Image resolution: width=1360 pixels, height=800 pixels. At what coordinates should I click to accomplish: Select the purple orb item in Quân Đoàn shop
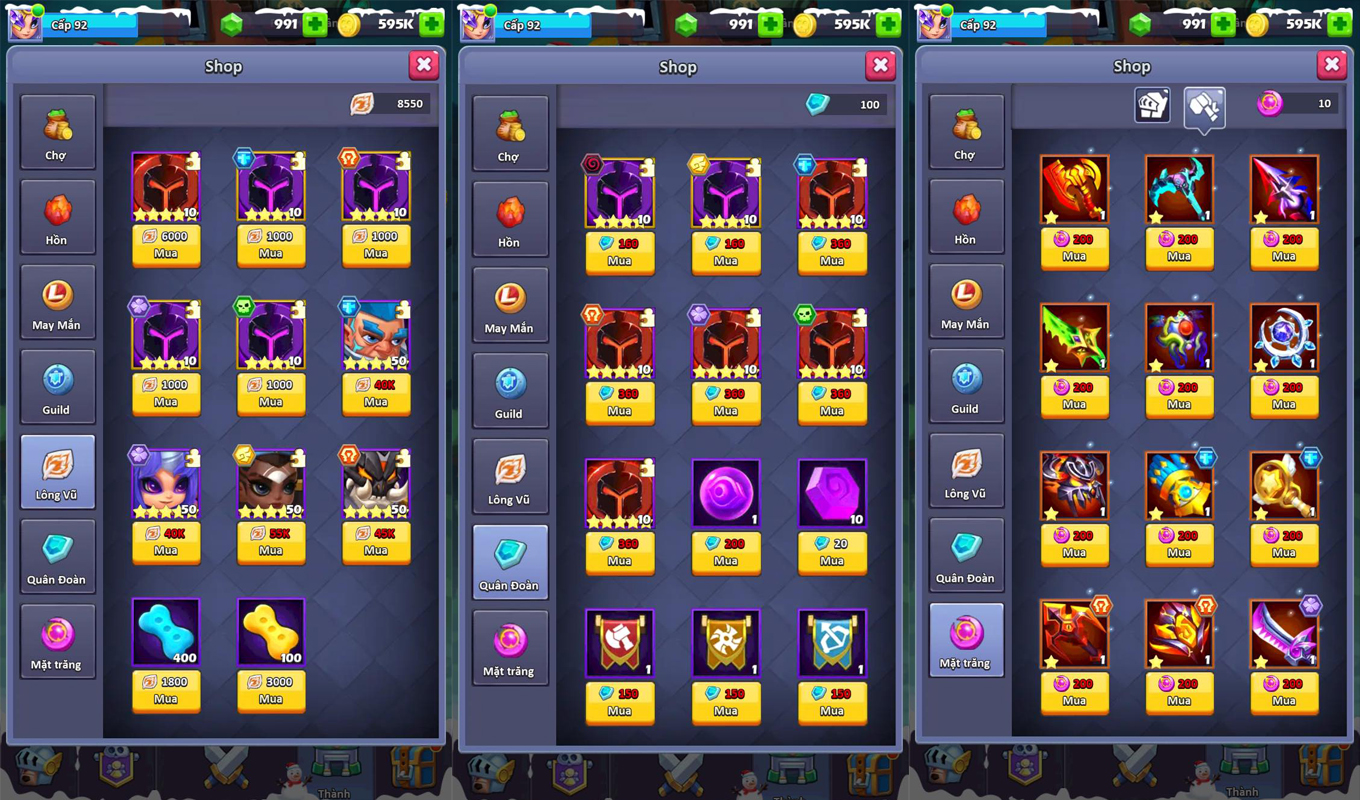tap(725, 490)
